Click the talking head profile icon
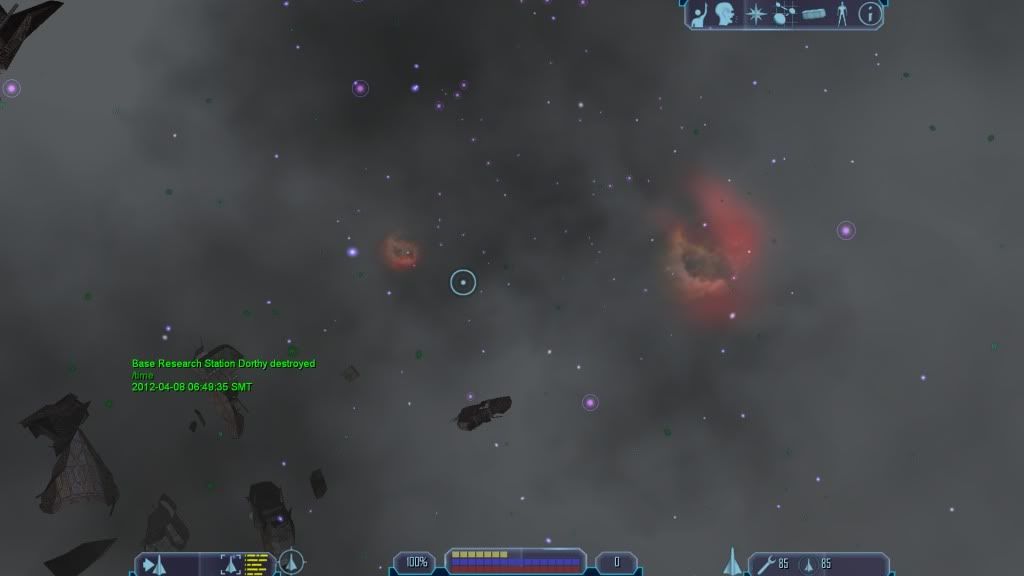 click(x=726, y=14)
